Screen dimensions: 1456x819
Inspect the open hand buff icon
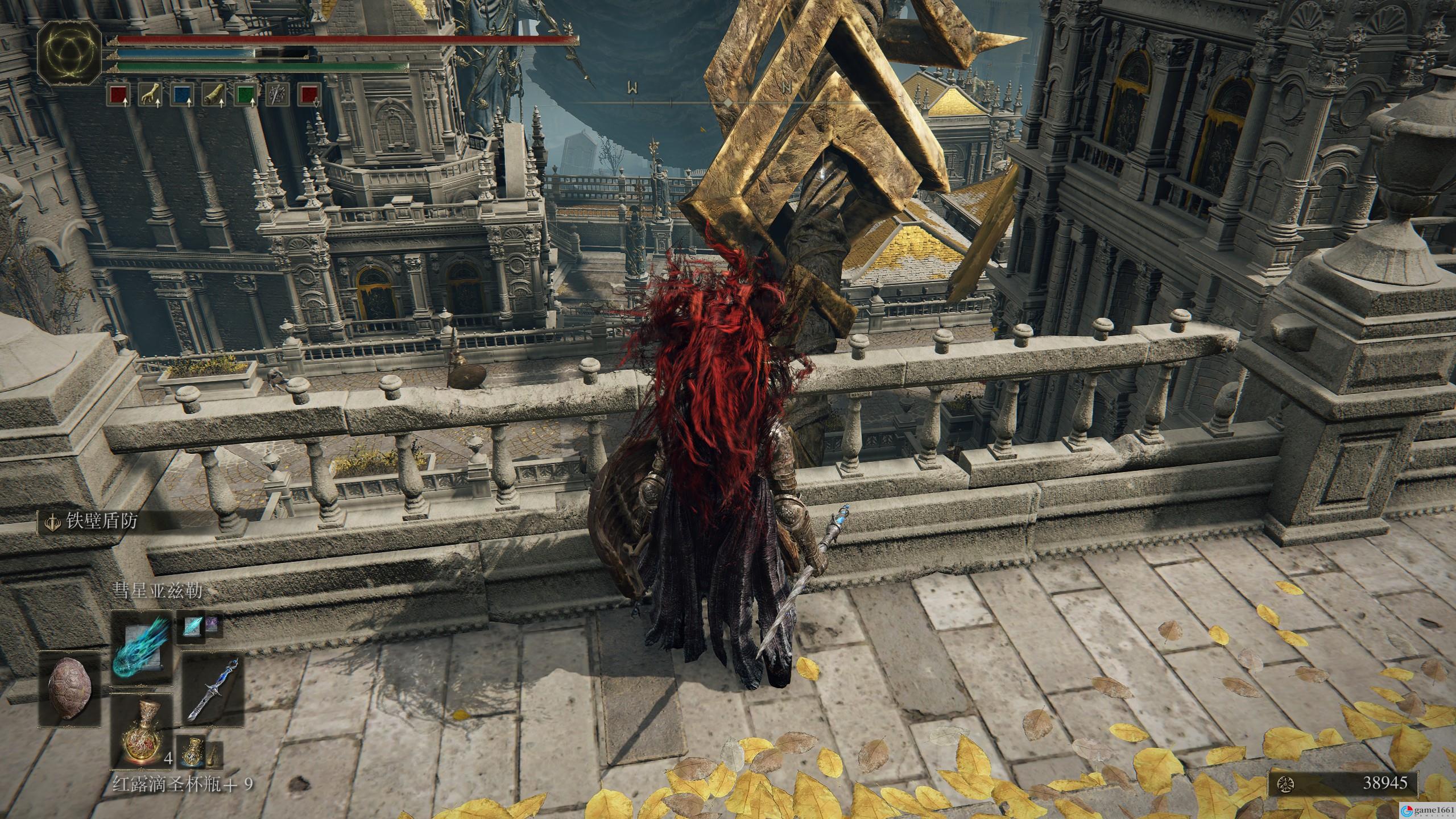tap(150, 96)
